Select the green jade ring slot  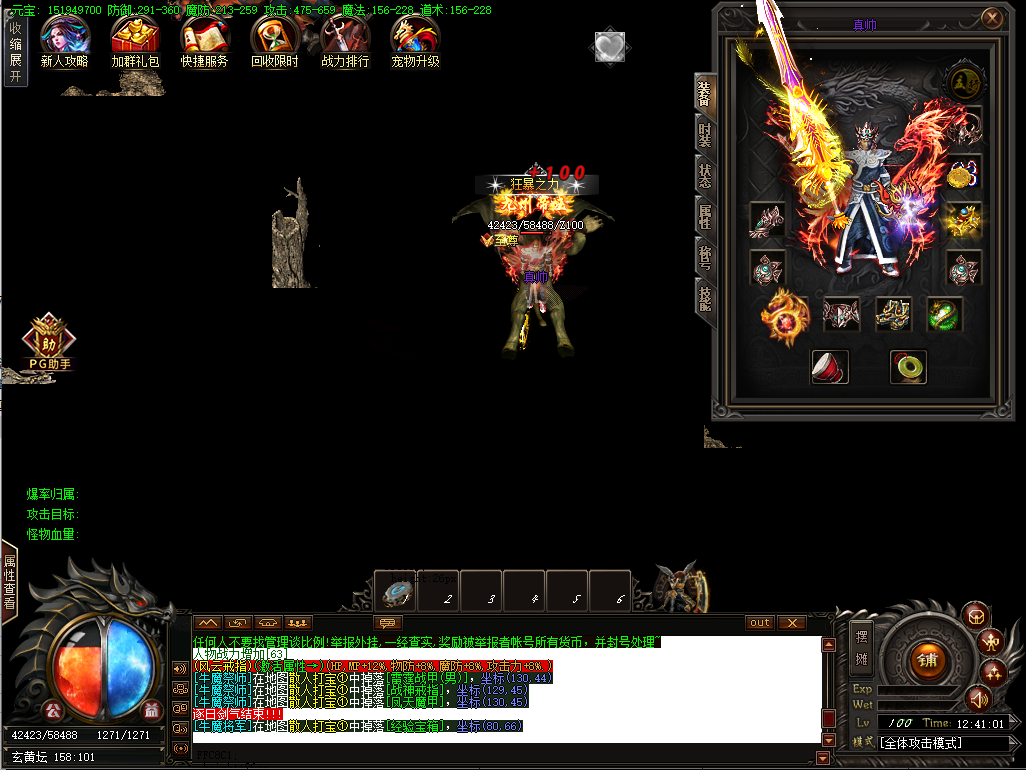point(908,366)
